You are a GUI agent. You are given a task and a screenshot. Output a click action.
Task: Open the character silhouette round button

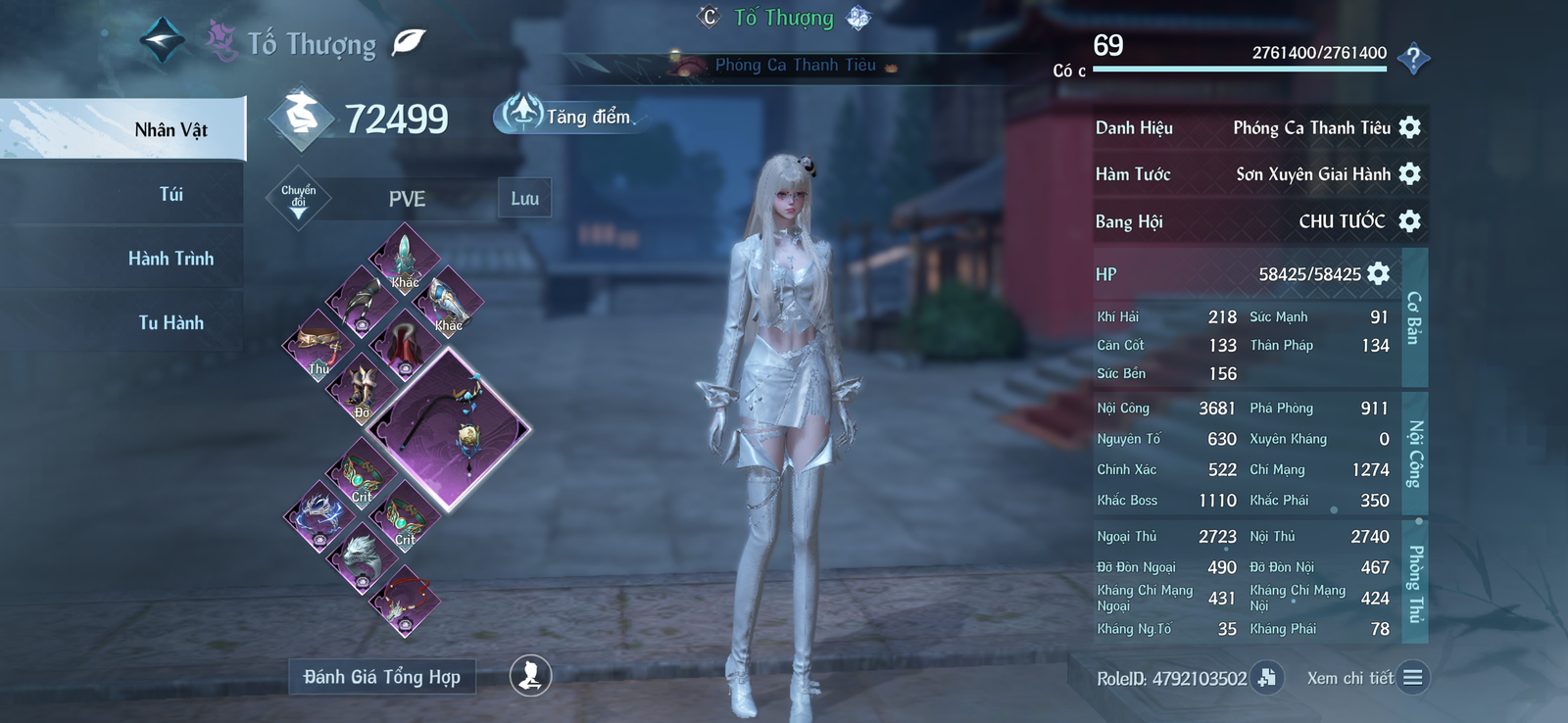pyautogui.click(x=530, y=675)
